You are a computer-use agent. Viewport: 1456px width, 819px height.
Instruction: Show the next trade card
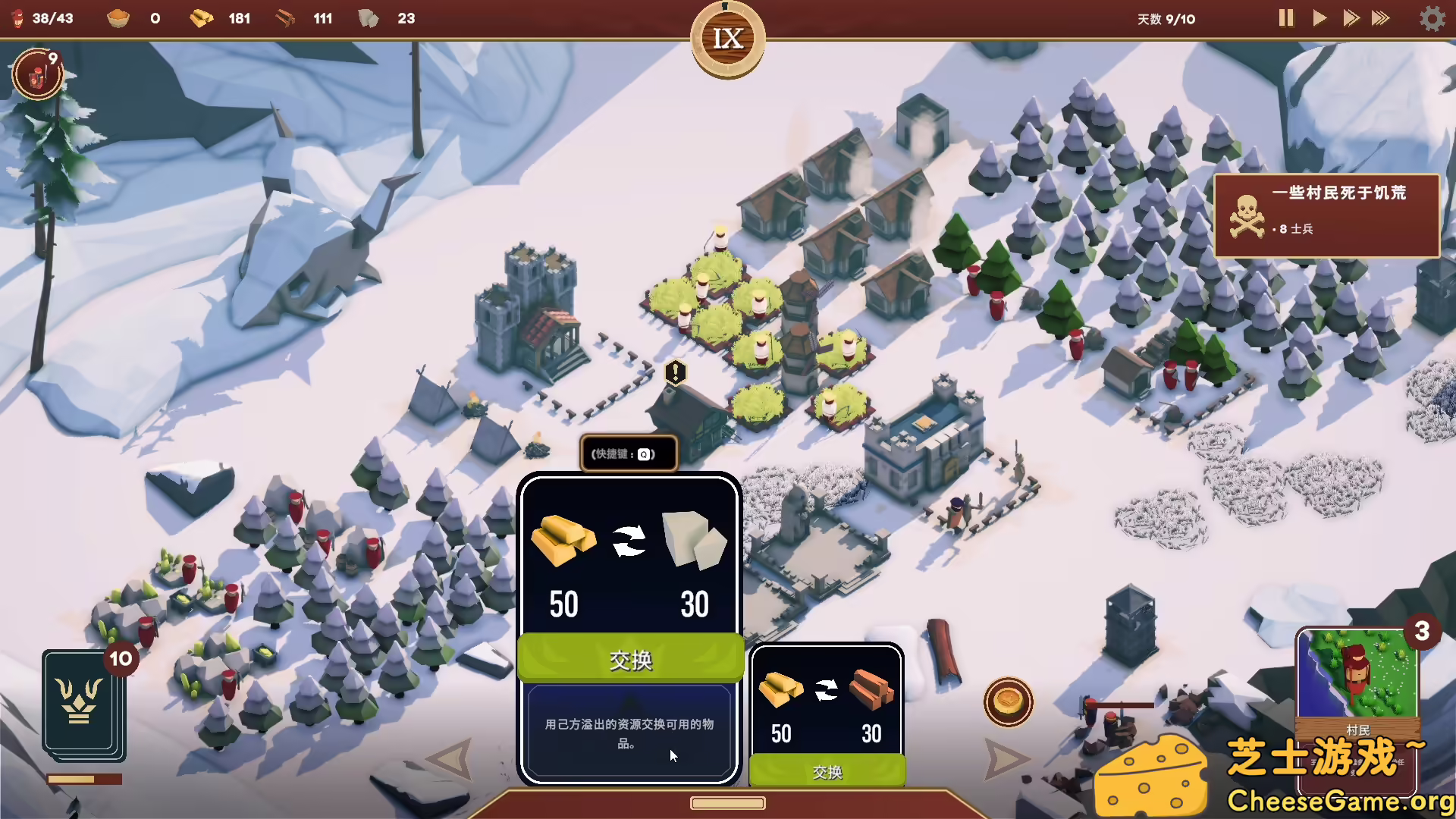(1006, 758)
